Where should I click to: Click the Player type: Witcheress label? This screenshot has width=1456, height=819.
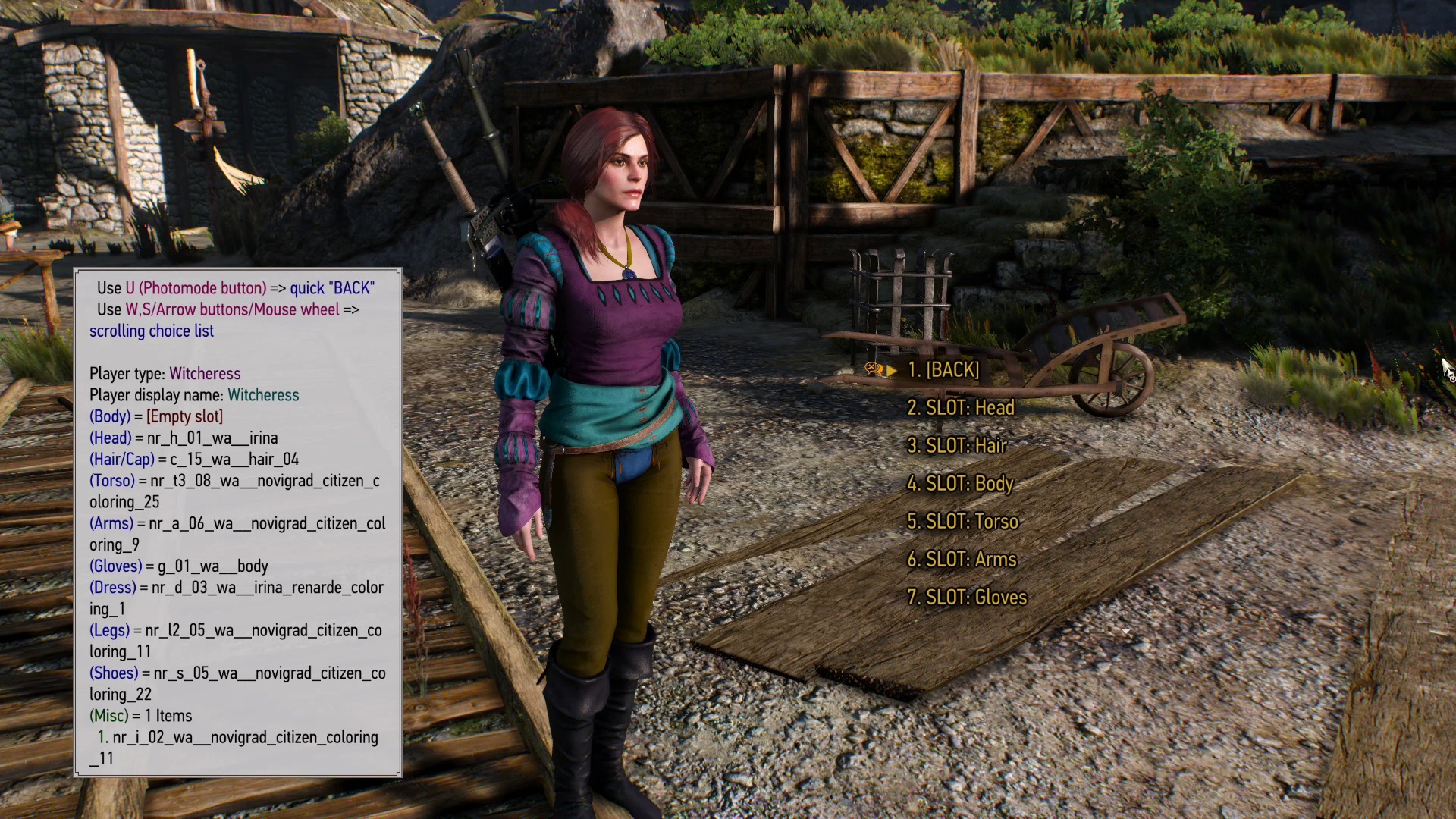click(165, 374)
